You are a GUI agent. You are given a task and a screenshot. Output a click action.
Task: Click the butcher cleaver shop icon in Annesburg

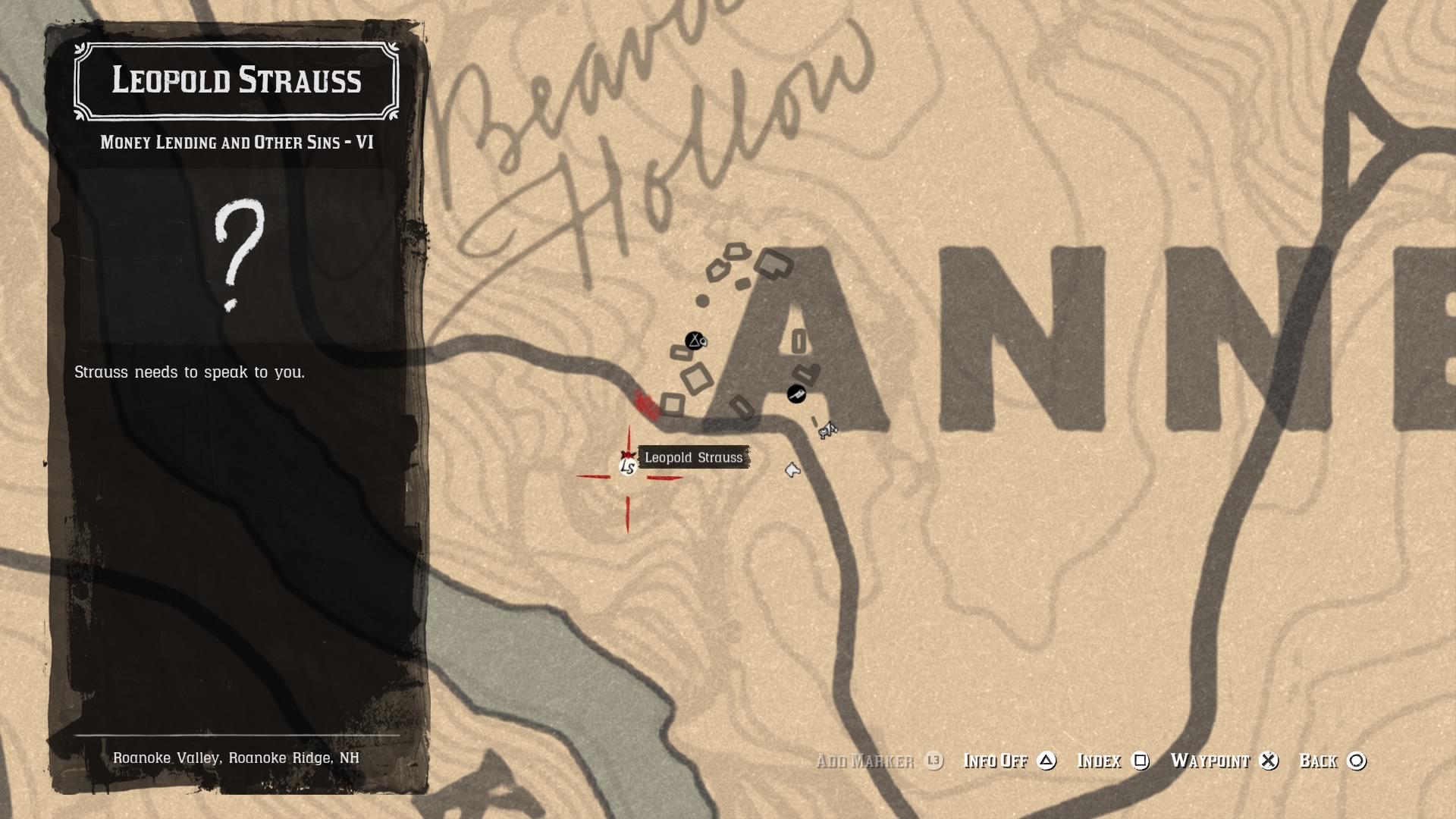(795, 395)
